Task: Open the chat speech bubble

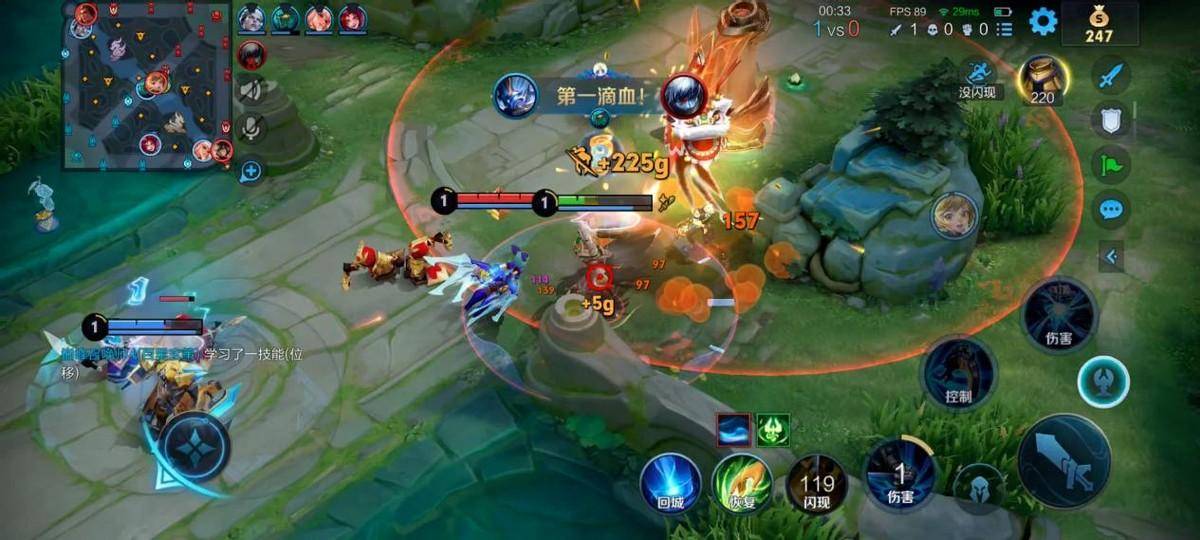Action: click(1110, 210)
